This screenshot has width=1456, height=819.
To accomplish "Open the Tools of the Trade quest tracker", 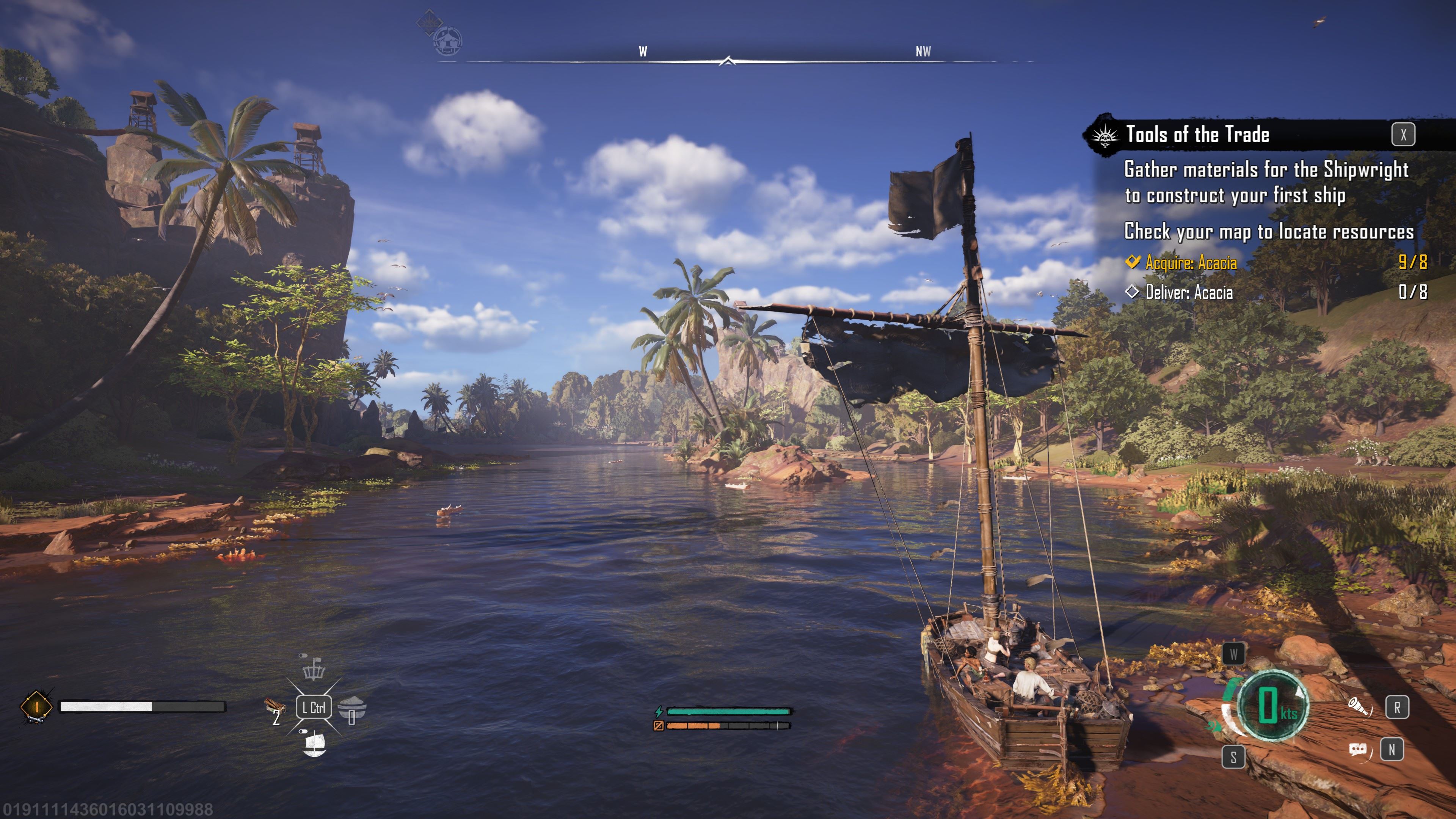I will pyautogui.click(x=1197, y=135).
